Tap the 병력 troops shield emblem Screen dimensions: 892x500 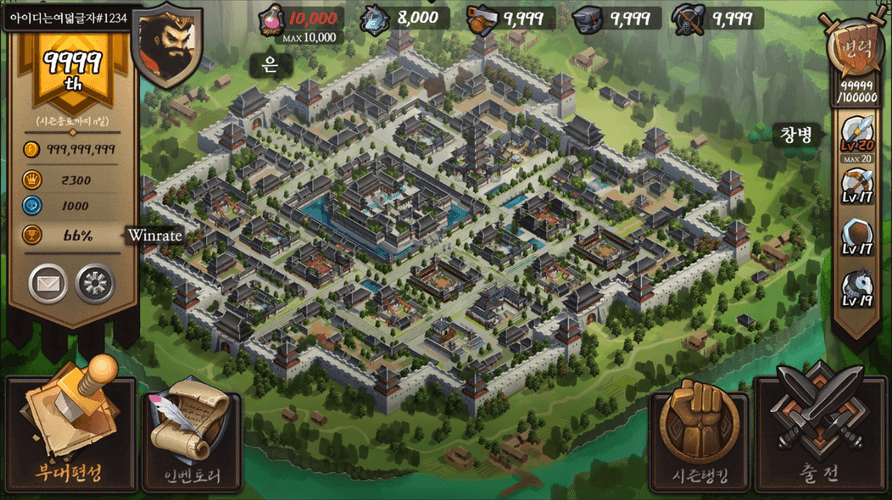856,50
